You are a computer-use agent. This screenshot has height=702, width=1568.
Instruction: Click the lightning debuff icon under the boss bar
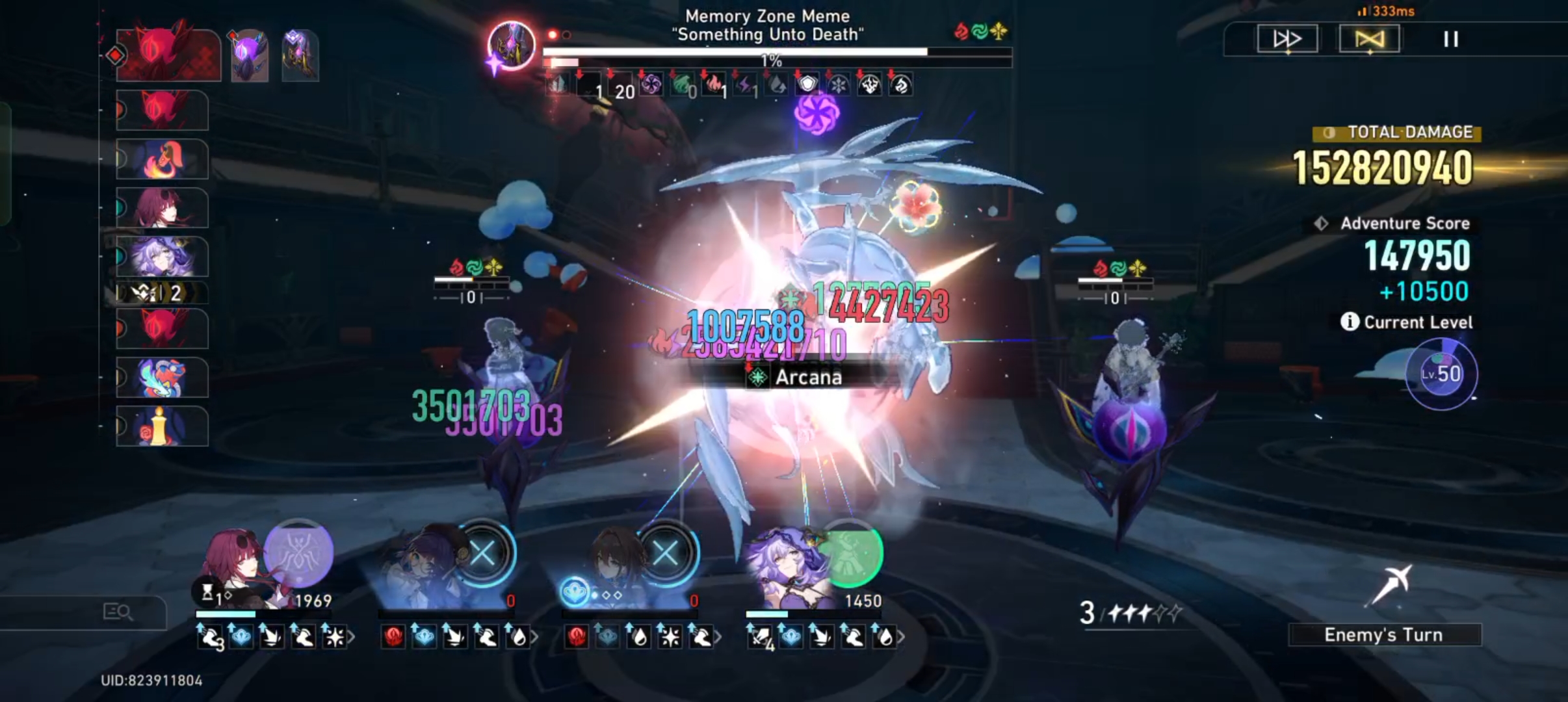pos(744,85)
